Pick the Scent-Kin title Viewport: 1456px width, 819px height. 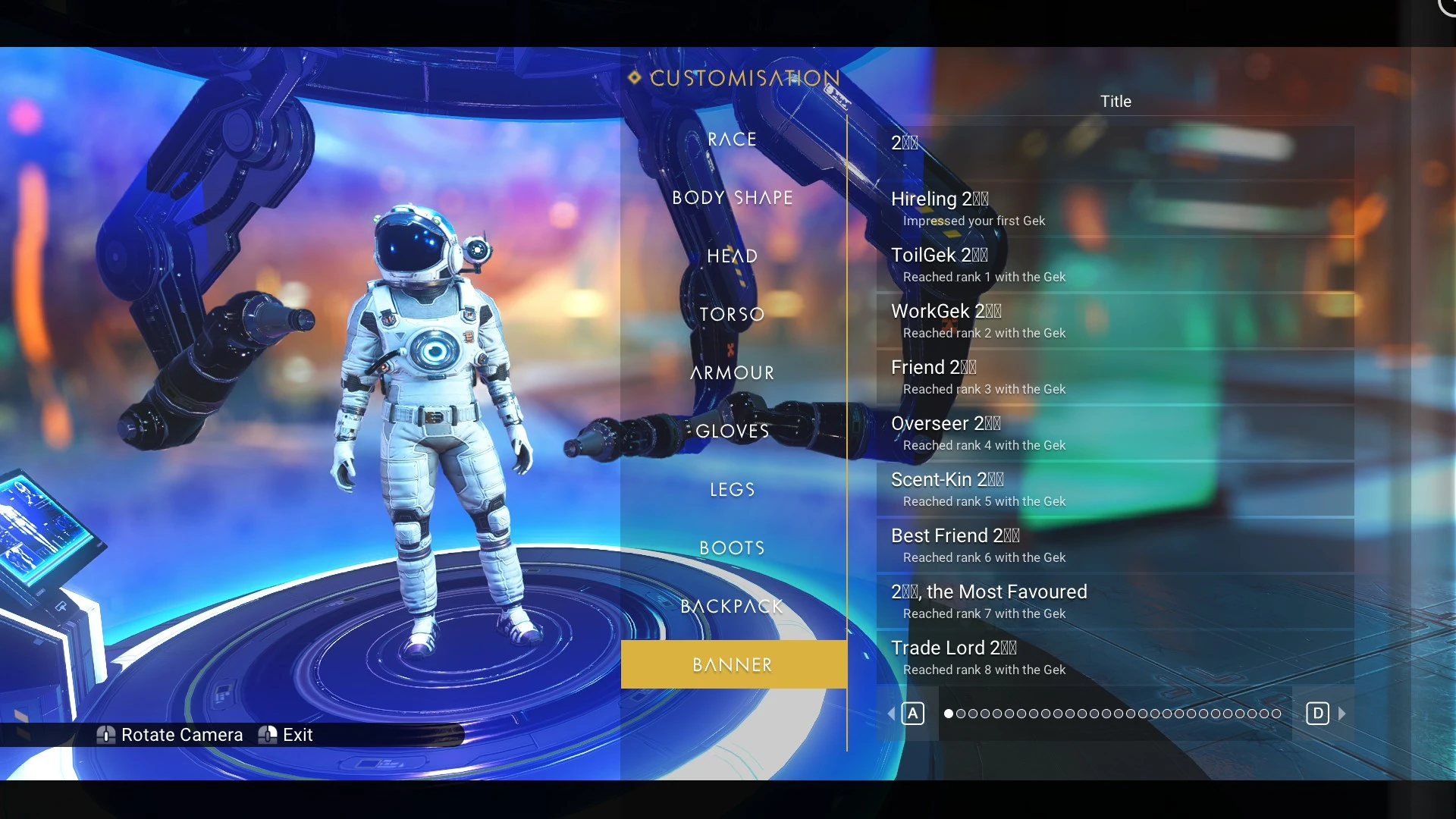(x=1115, y=489)
